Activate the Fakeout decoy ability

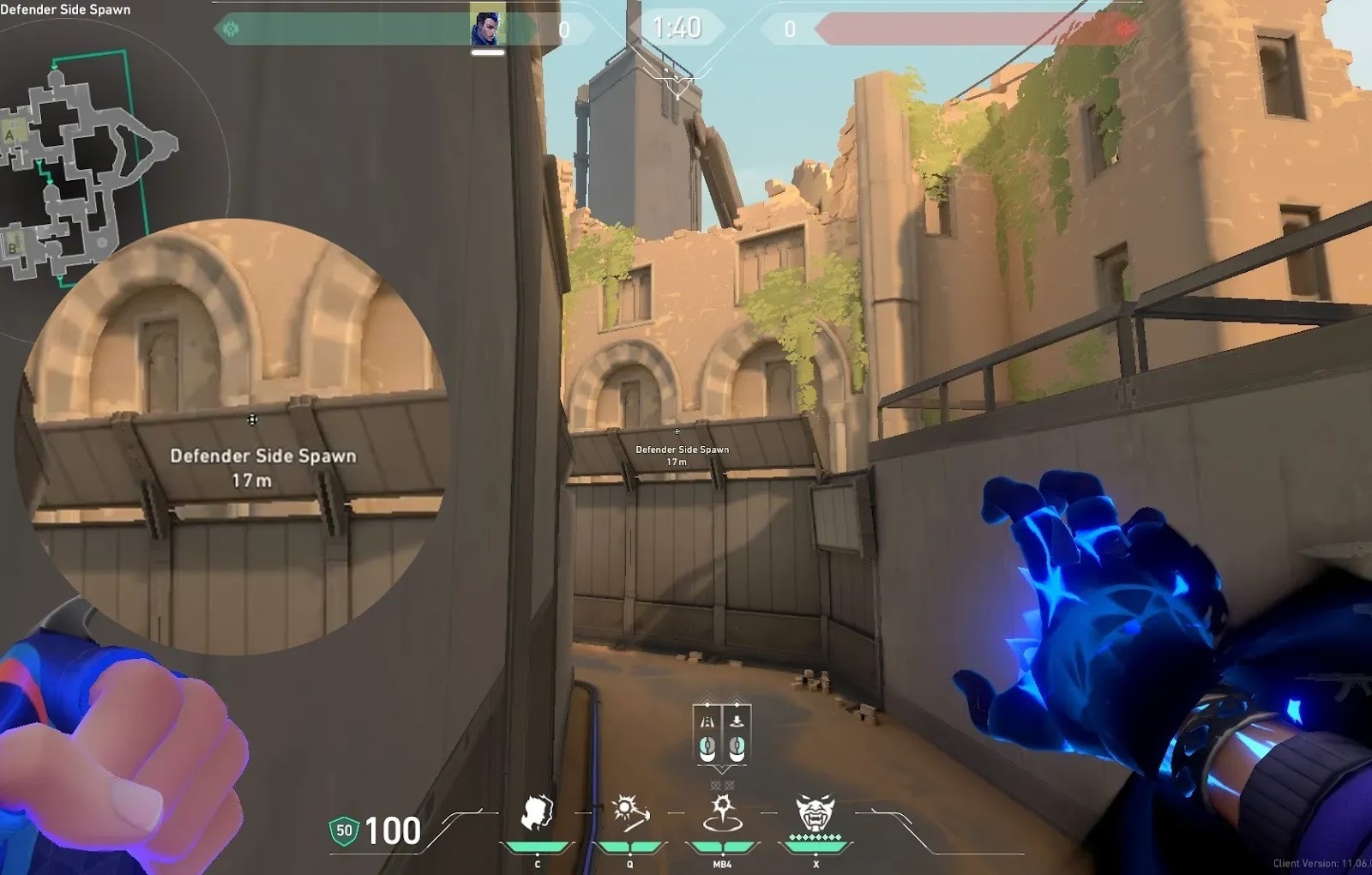(x=538, y=813)
